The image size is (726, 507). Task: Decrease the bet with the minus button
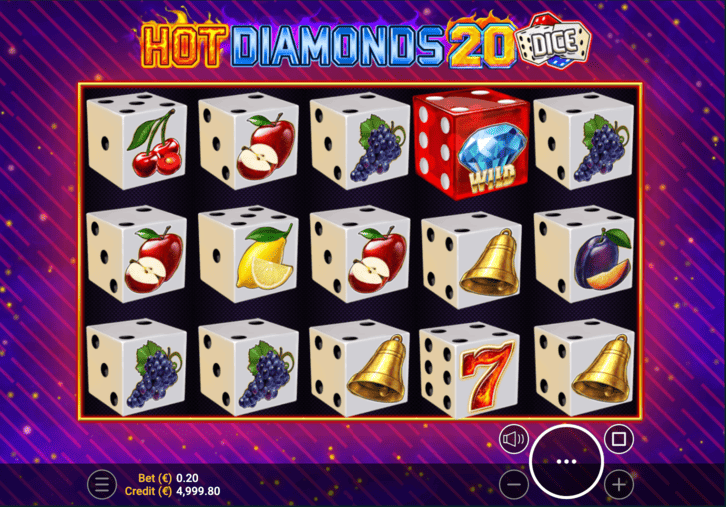coord(513,485)
